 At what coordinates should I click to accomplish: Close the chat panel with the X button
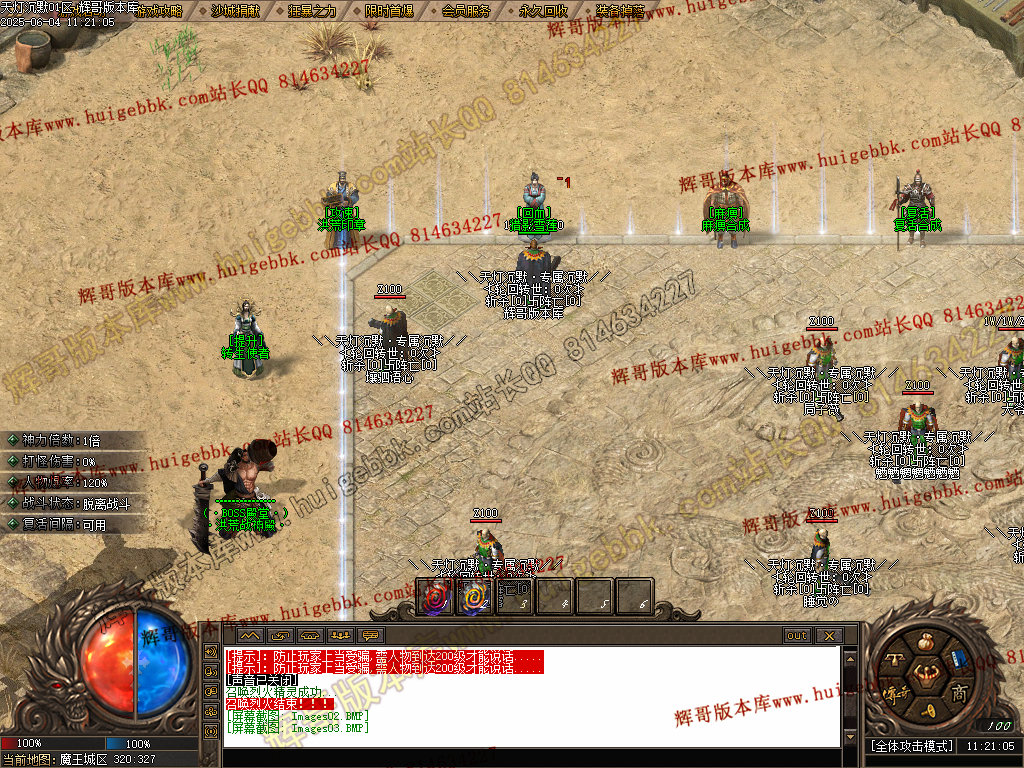pyautogui.click(x=829, y=636)
